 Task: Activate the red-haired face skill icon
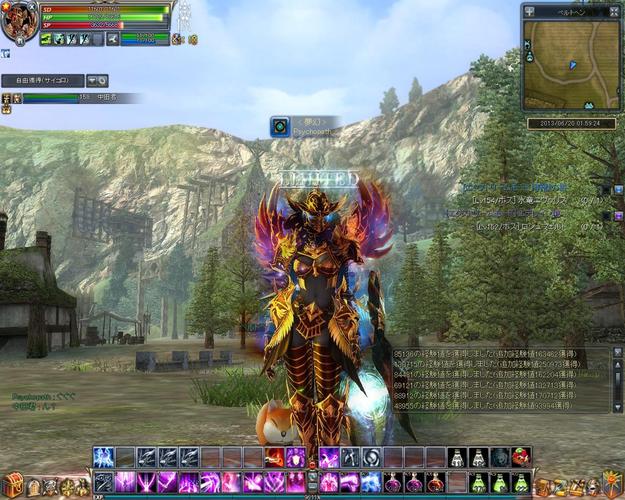point(520,457)
